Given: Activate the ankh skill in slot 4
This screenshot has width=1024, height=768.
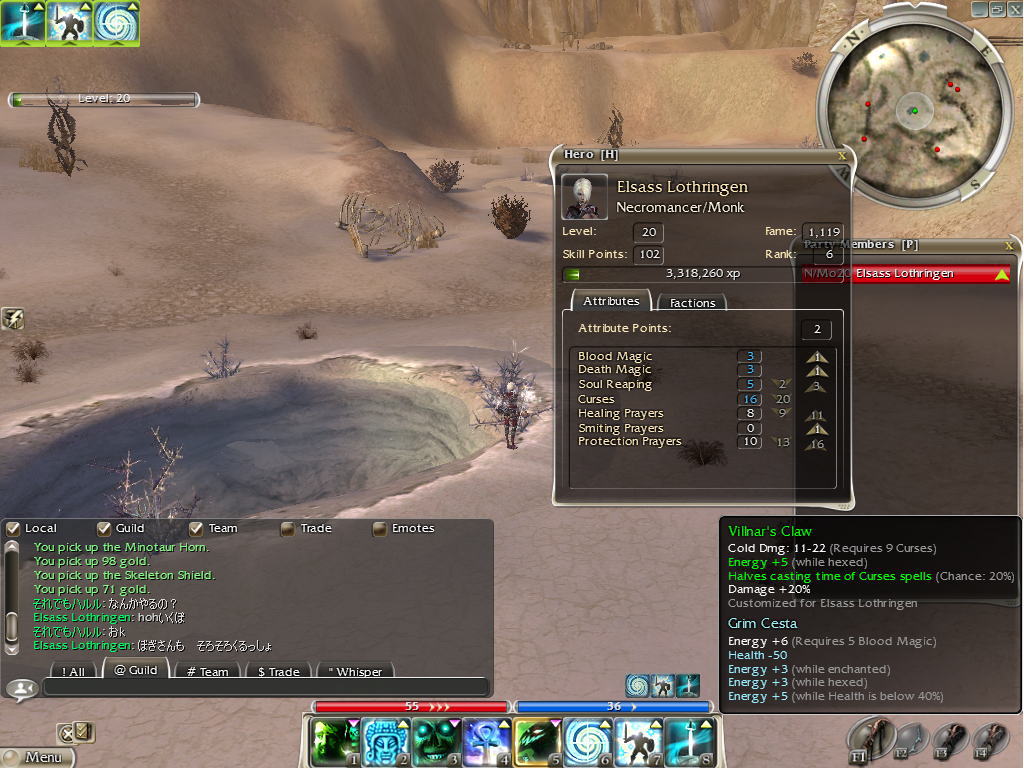Looking at the screenshot, I should click(487, 742).
